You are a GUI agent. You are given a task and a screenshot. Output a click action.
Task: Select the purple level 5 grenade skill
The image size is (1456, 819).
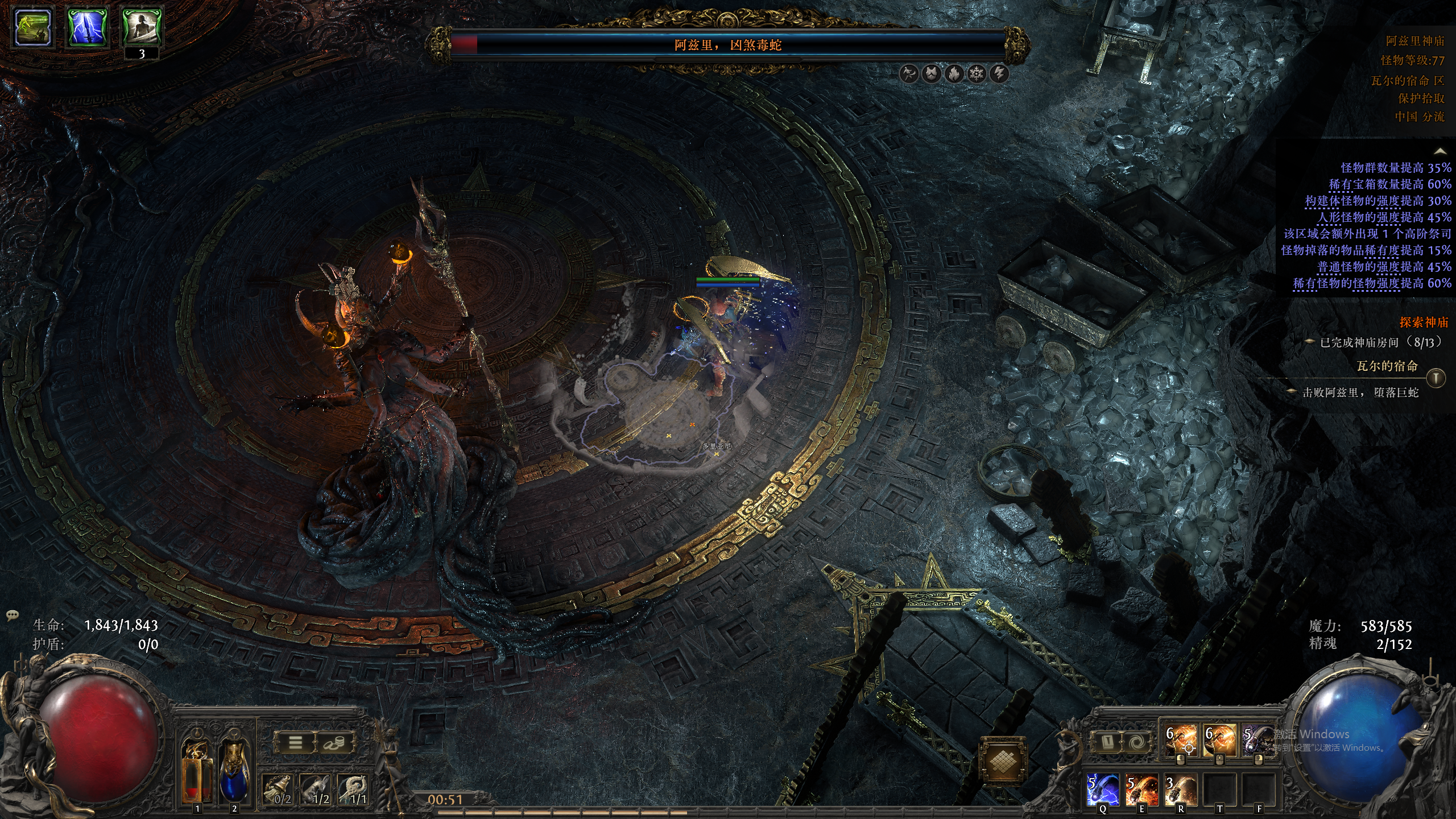[x=1257, y=741]
